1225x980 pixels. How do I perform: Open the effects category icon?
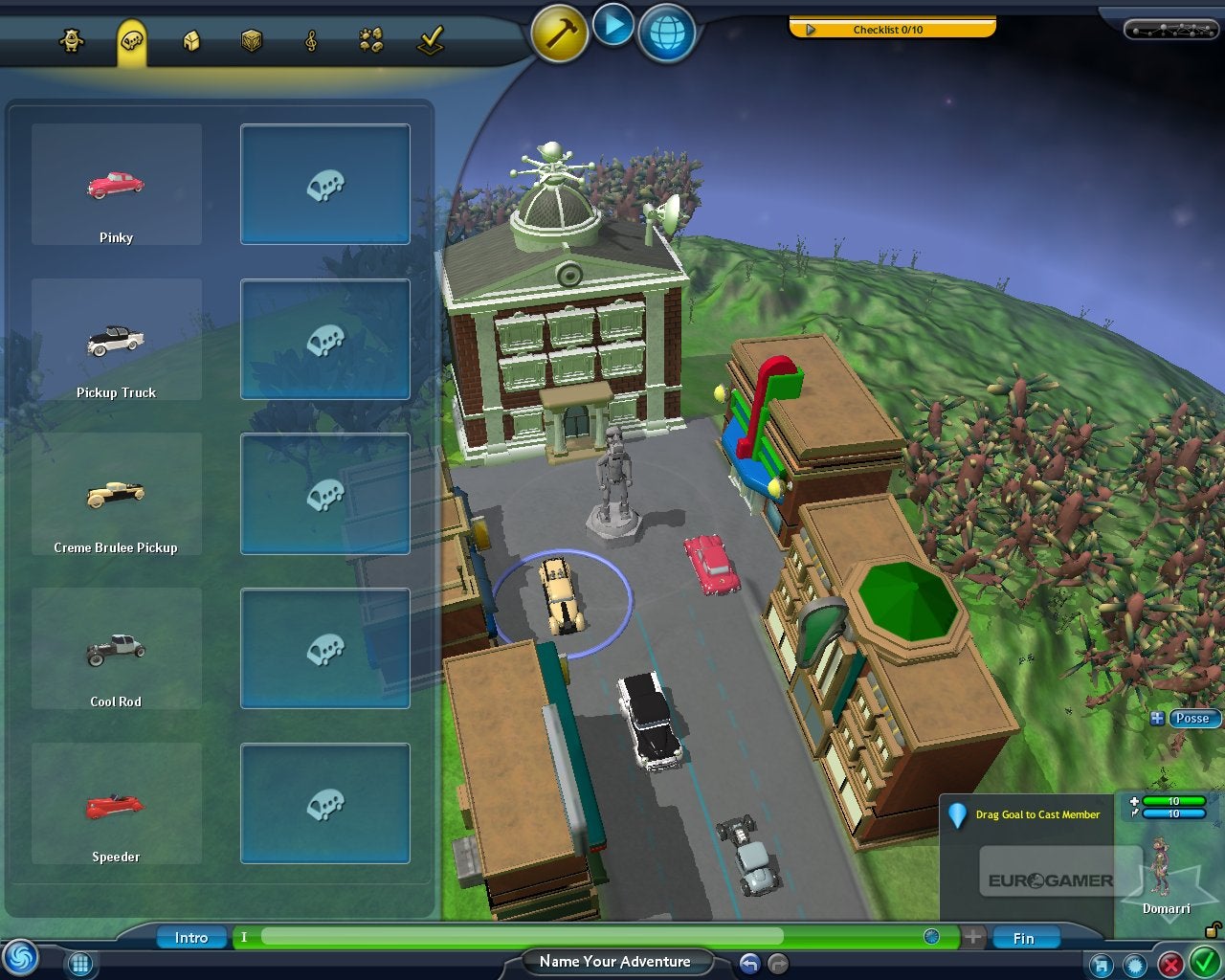(370, 40)
